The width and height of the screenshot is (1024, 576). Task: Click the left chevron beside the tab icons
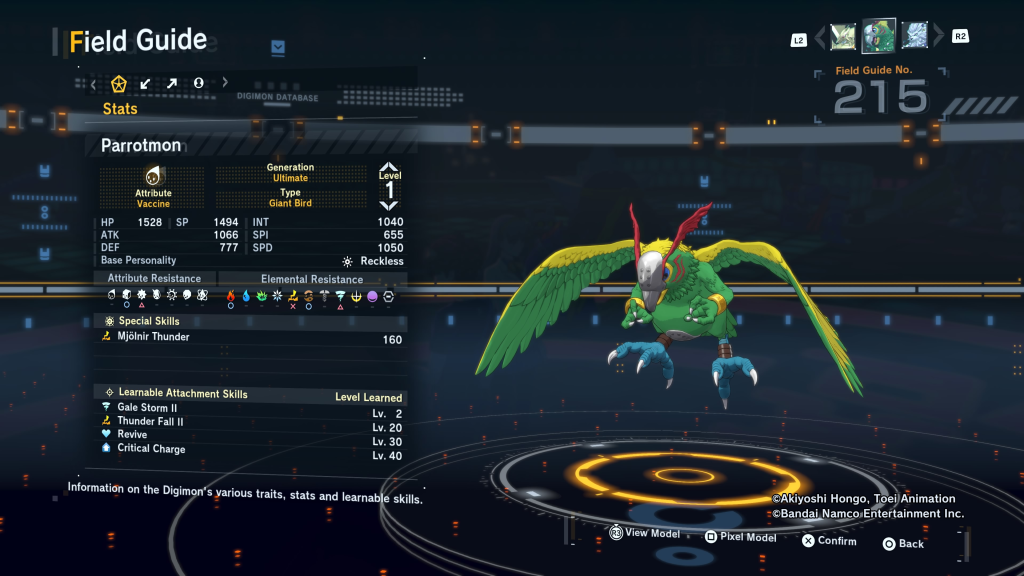tap(94, 84)
